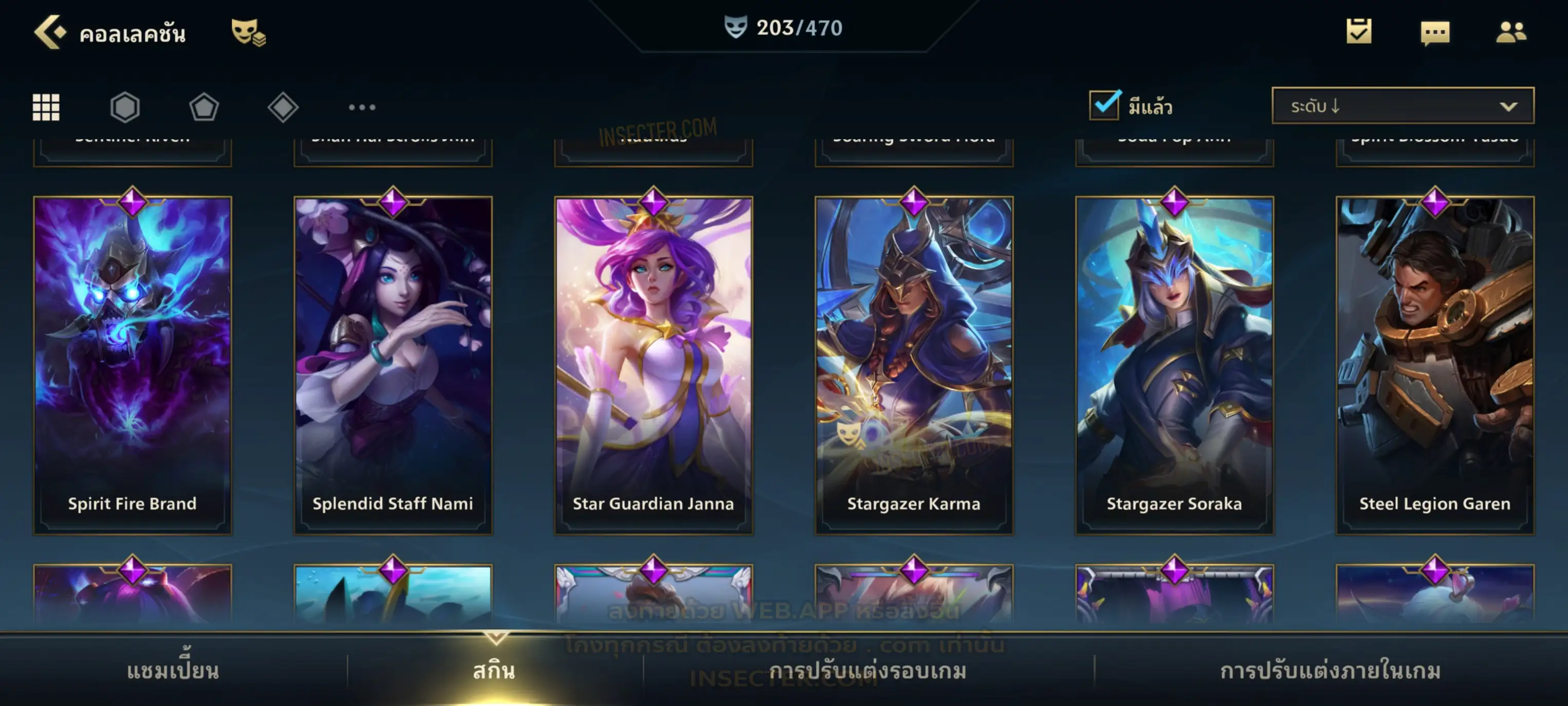Viewport: 1568px width, 706px height.
Task: Open the checklist missions icon
Action: [1358, 32]
